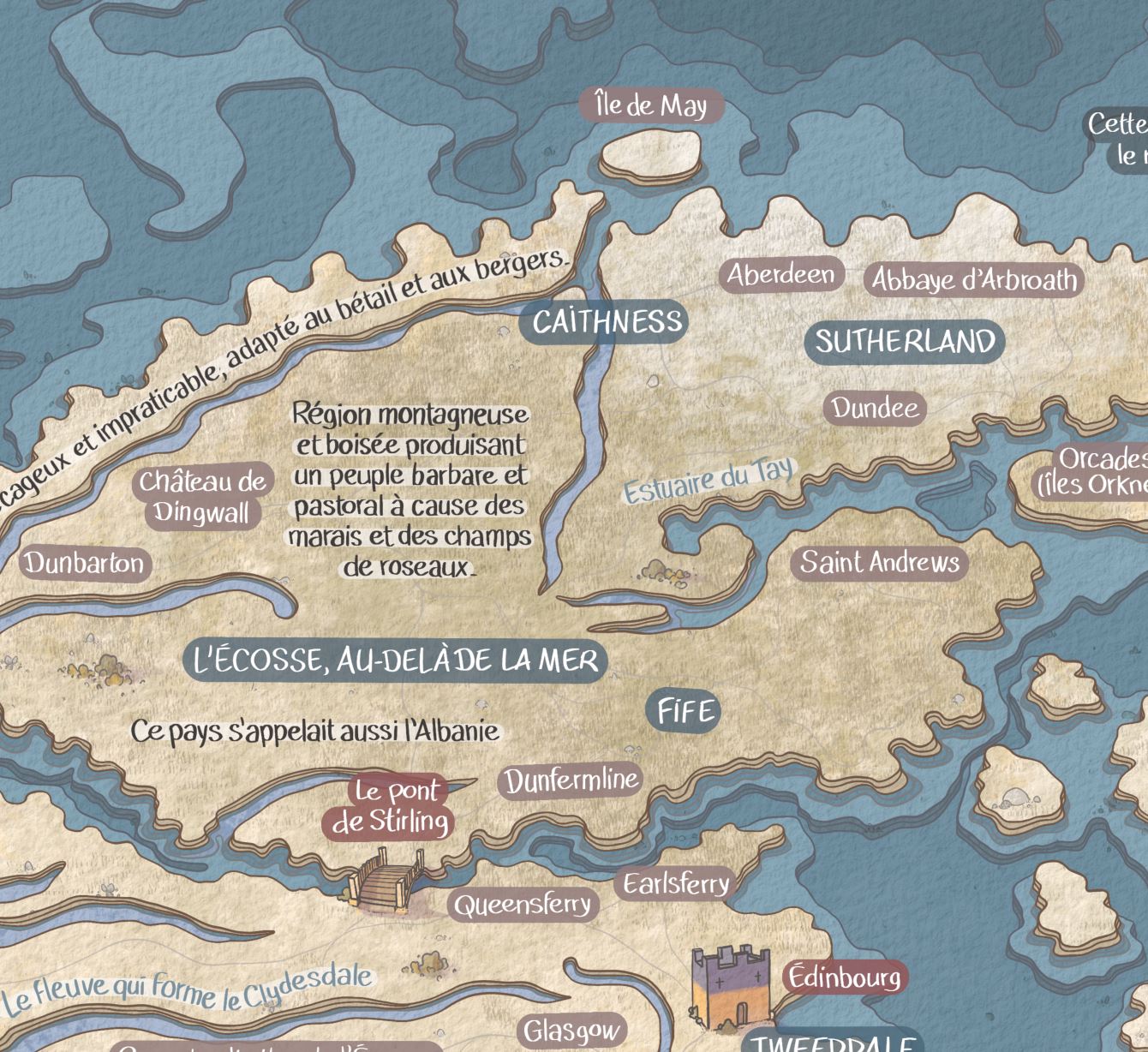The height and width of the screenshot is (1052, 1148).
Task: Open the red Édinbourg marker
Action: point(845,977)
